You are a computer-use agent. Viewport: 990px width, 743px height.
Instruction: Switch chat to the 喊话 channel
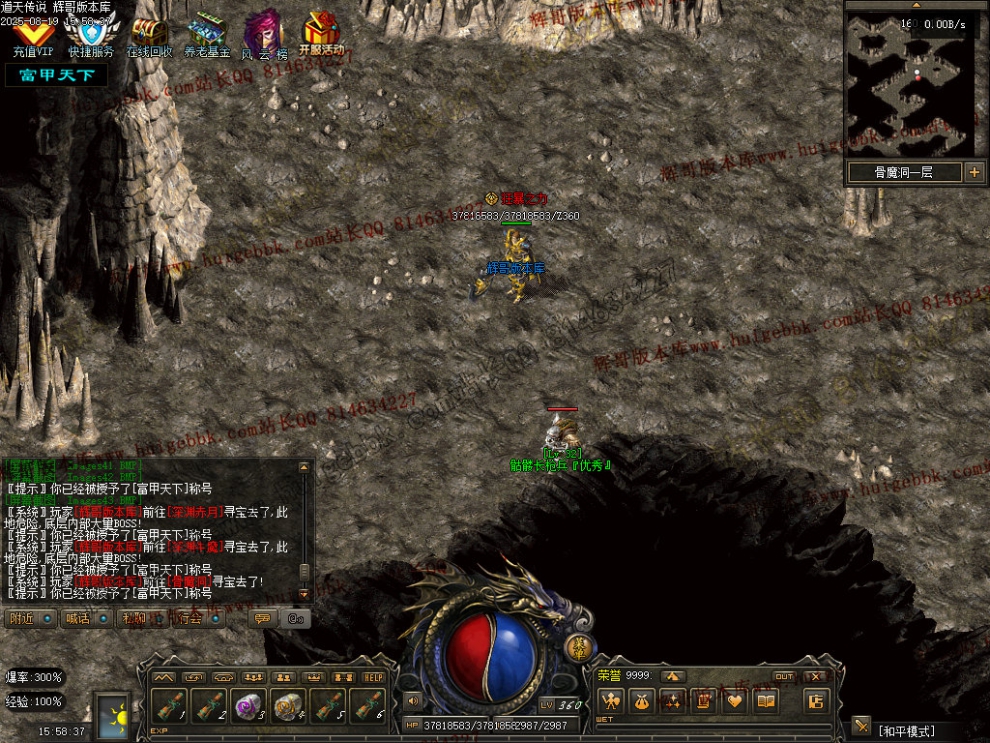coord(87,618)
